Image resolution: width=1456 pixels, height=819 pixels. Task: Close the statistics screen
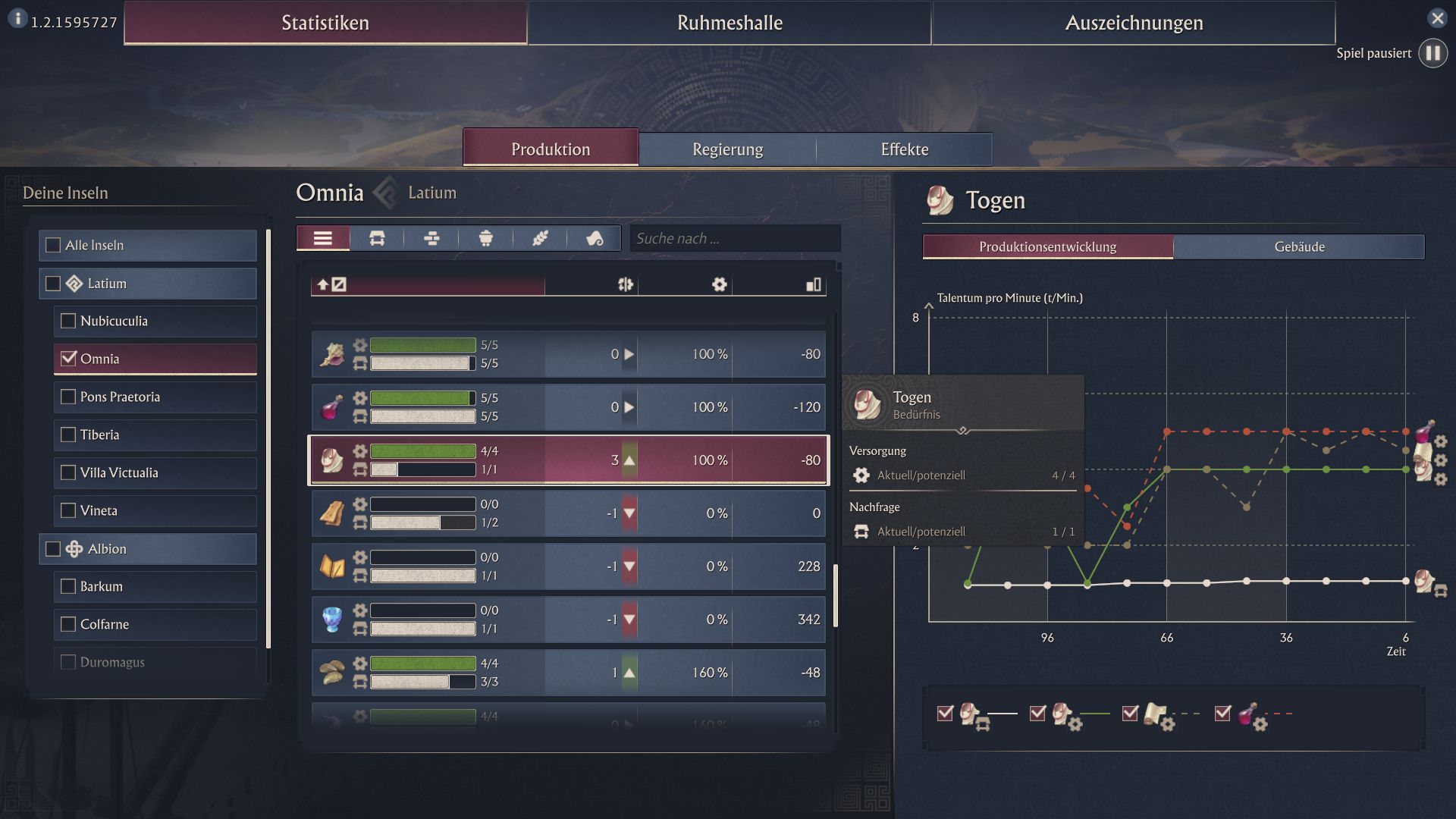1437,18
